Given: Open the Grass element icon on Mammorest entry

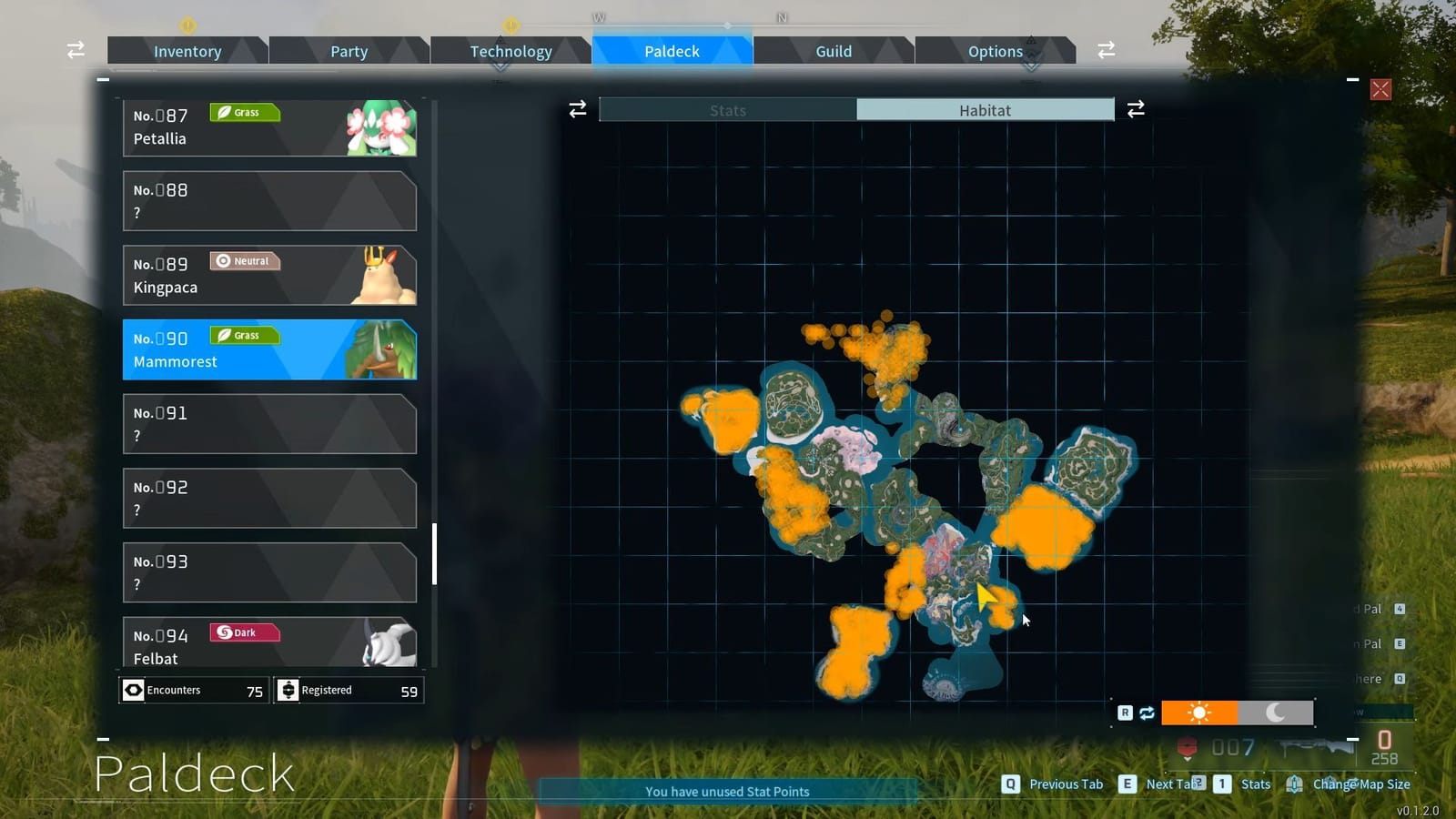Looking at the screenshot, I should pyautogui.click(x=243, y=336).
